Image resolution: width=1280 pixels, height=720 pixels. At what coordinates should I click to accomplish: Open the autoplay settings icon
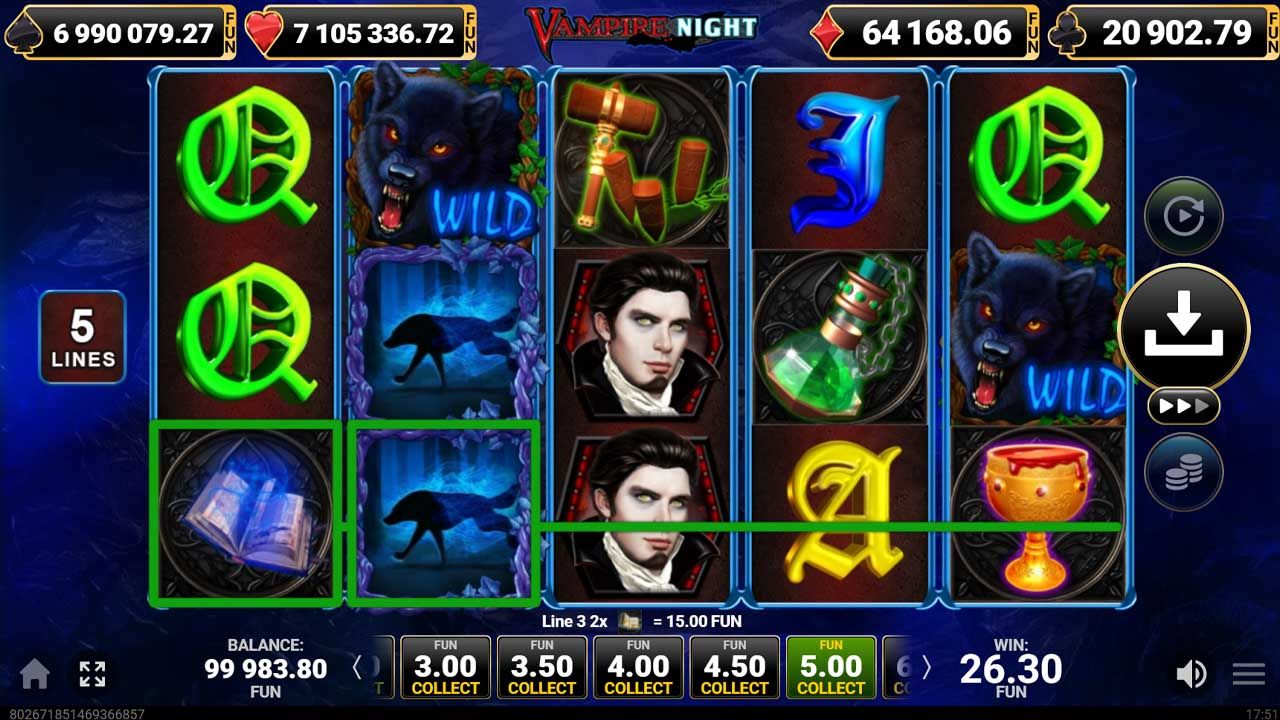pyautogui.click(x=1183, y=214)
